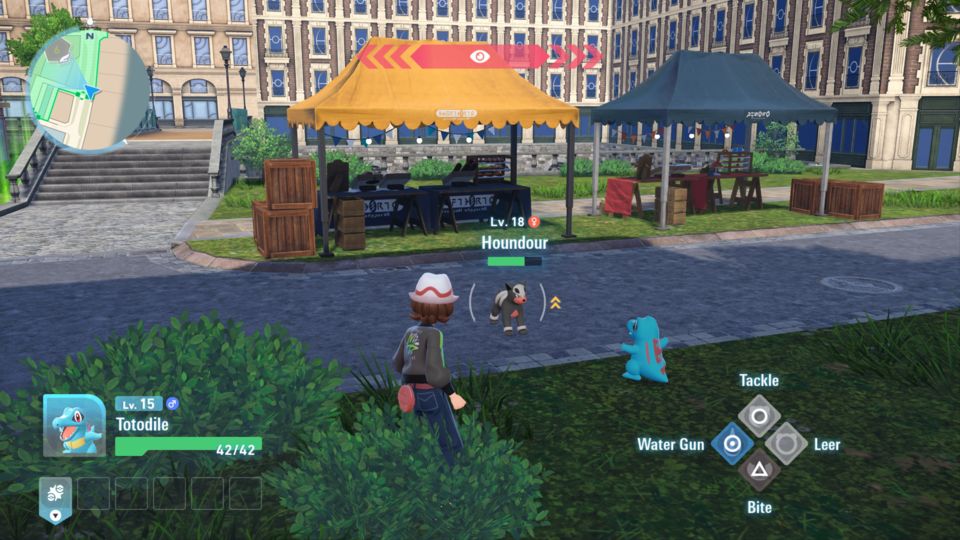This screenshot has height=540, width=960.
Task: Select the Tackle move
Action: pos(759,415)
